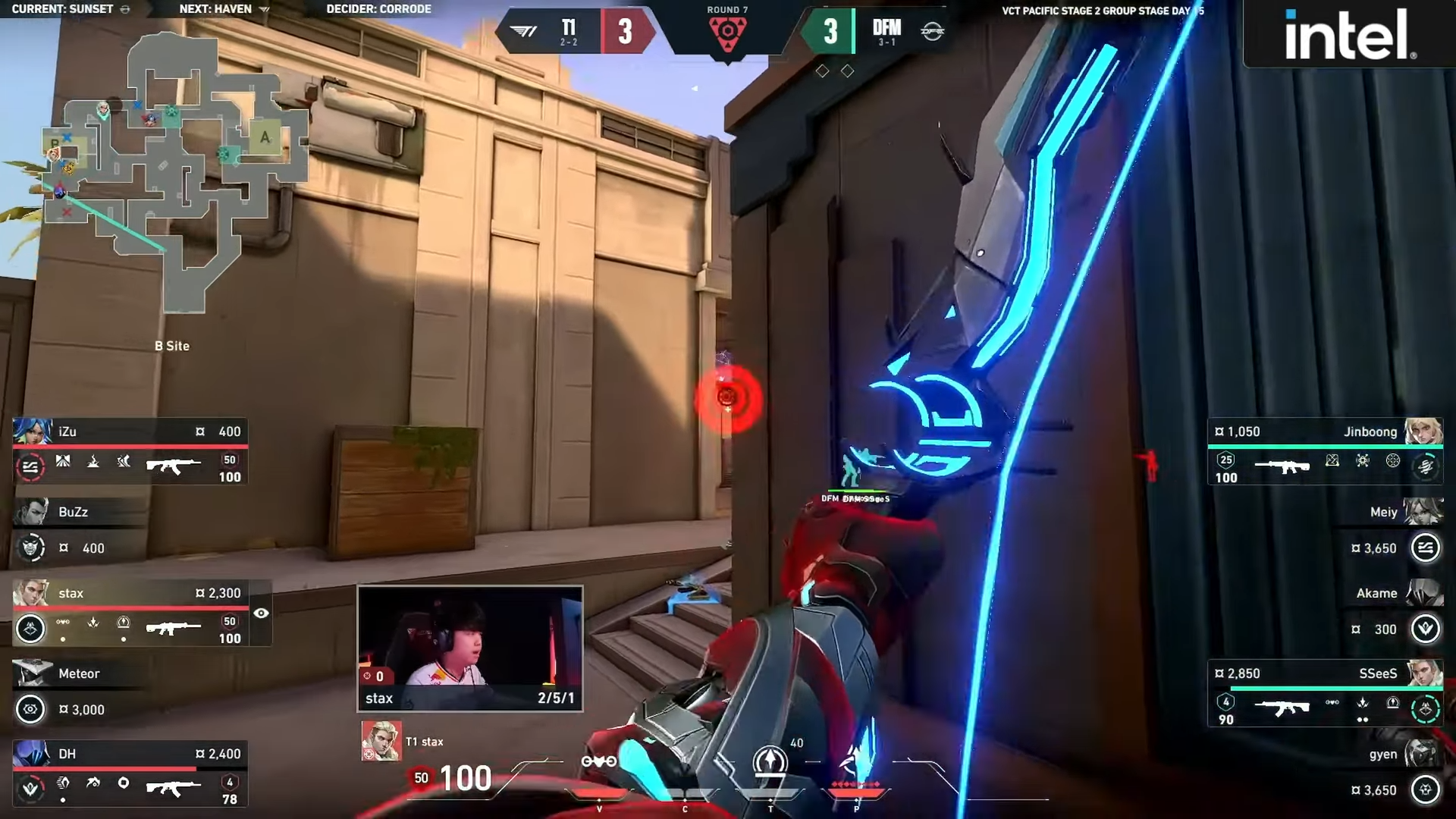This screenshot has width=1456, height=819.
Task: Click stax's agent portrait above health
Action: point(381,741)
